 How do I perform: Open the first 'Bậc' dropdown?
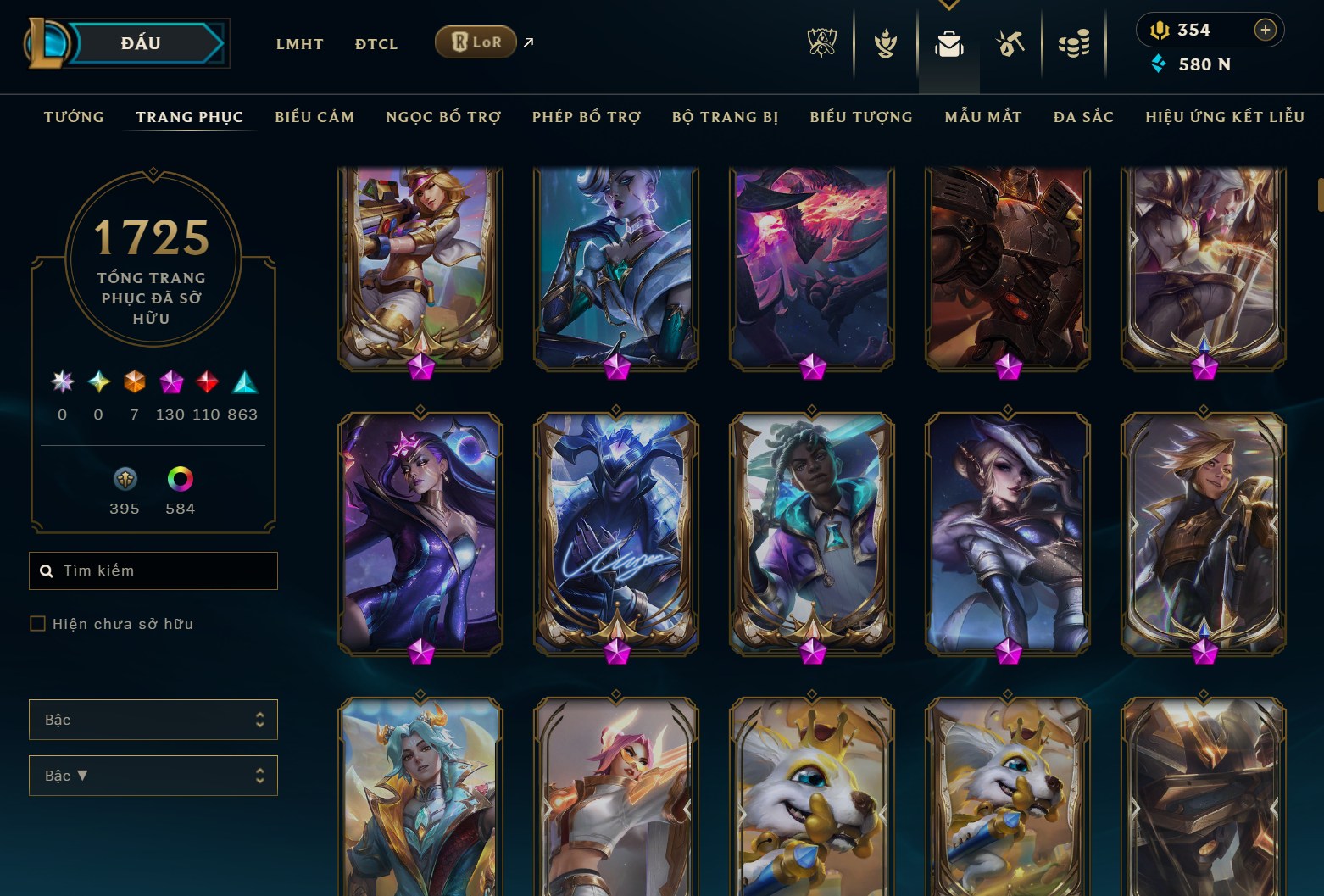153,720
